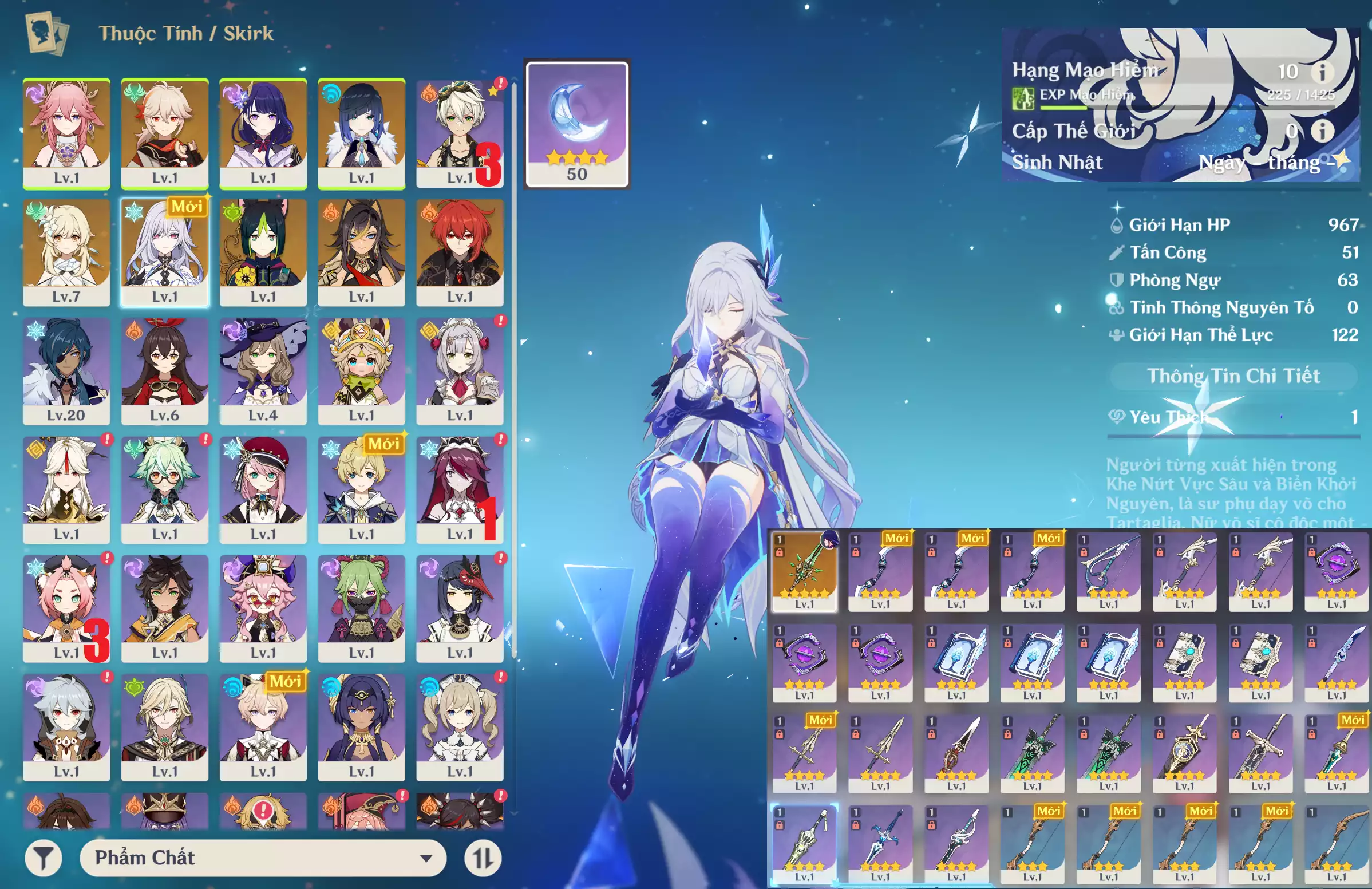Toggle the sort order arrows button
The width and height of the screenshot is (1372, 889).
click(483, 858)
